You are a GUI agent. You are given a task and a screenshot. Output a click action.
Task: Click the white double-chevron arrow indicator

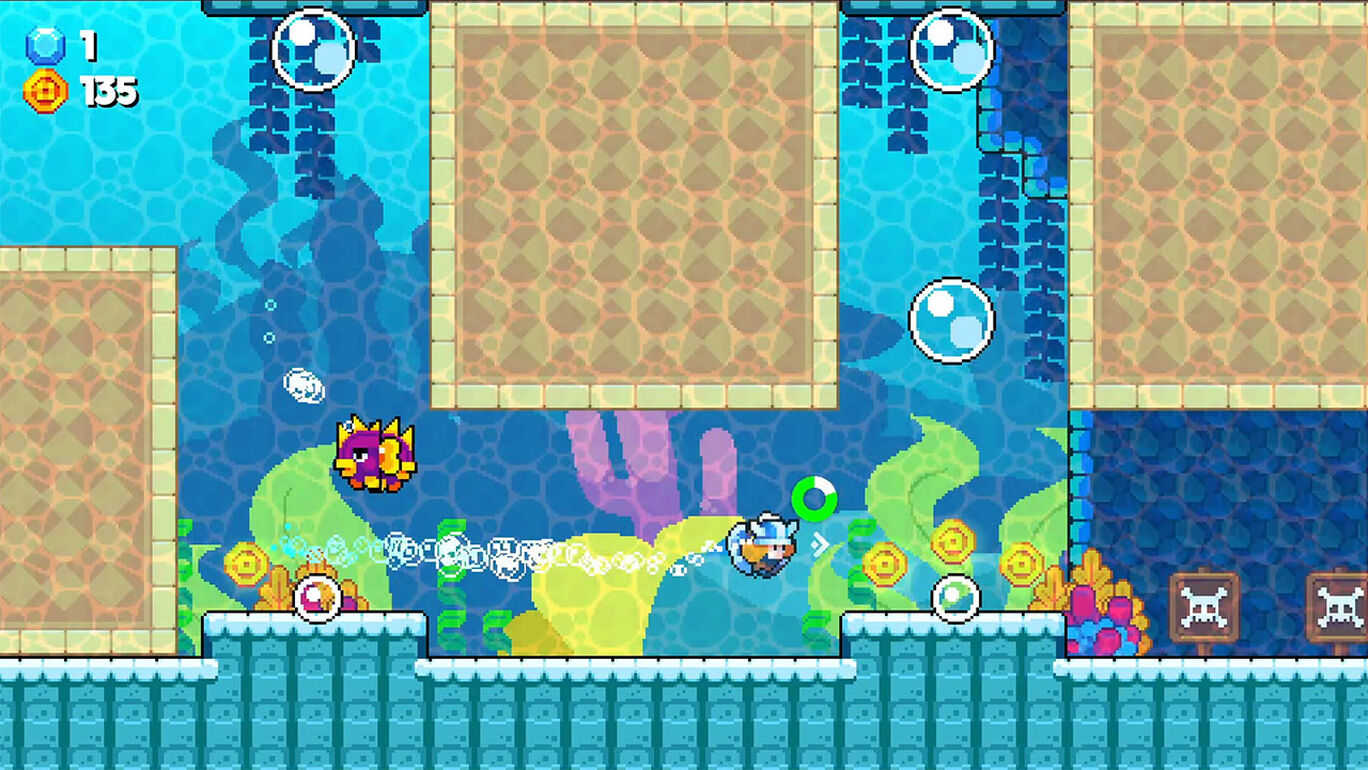click(822, 546)
